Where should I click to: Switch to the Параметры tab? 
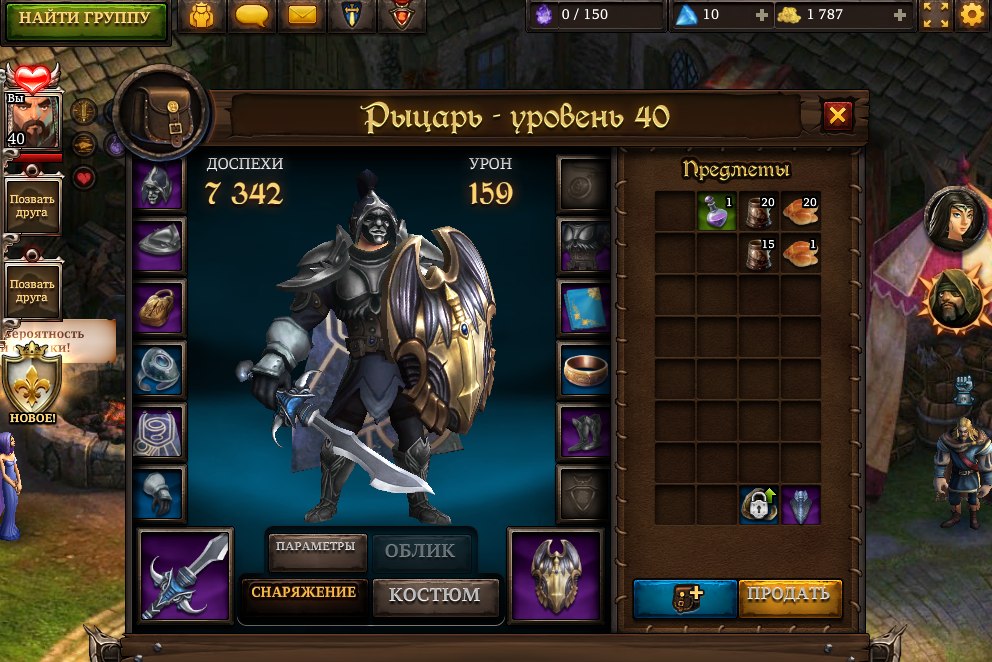(x=315, y=547)
